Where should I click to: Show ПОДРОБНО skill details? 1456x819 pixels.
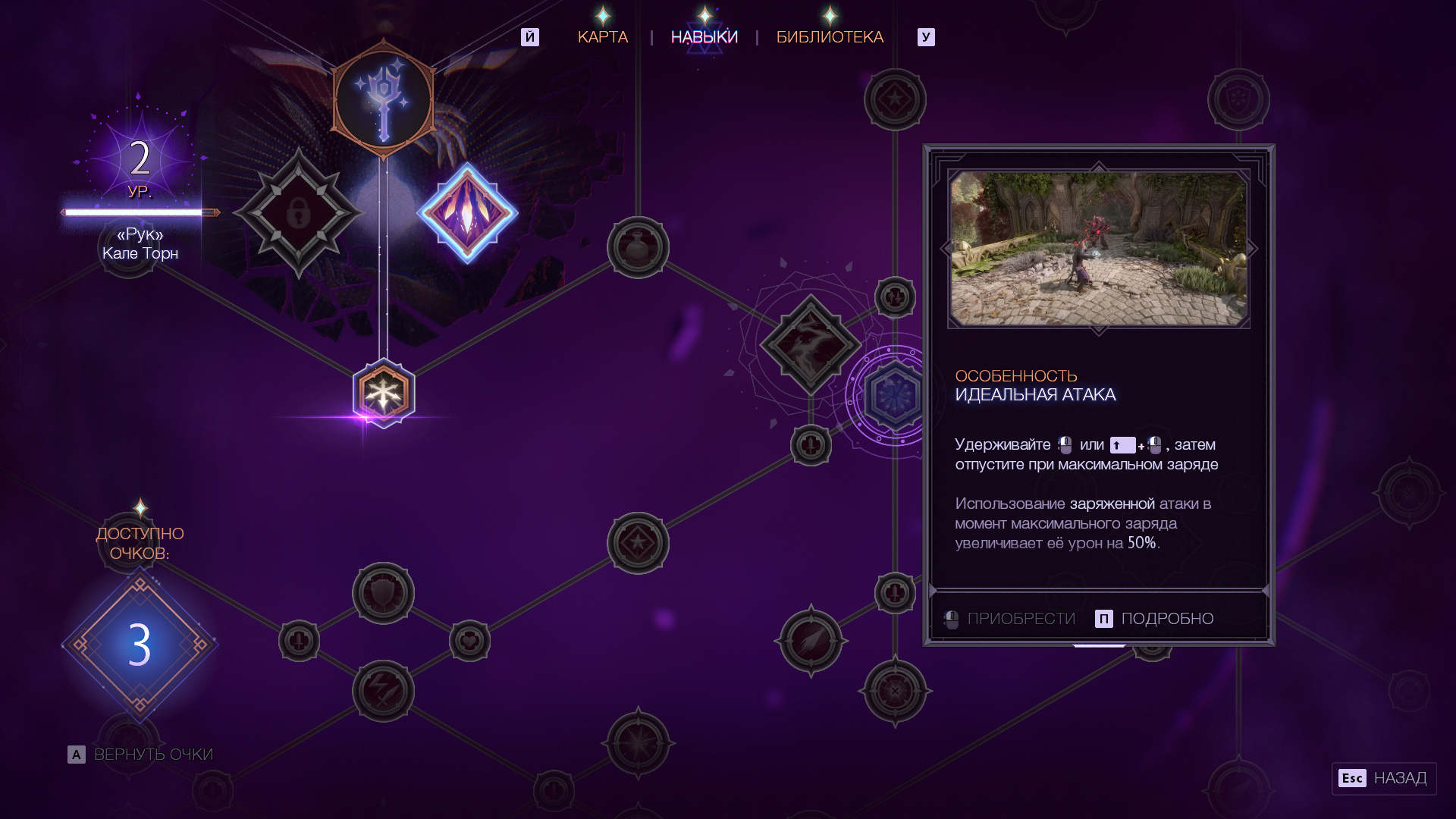[x=1155, y=619]
